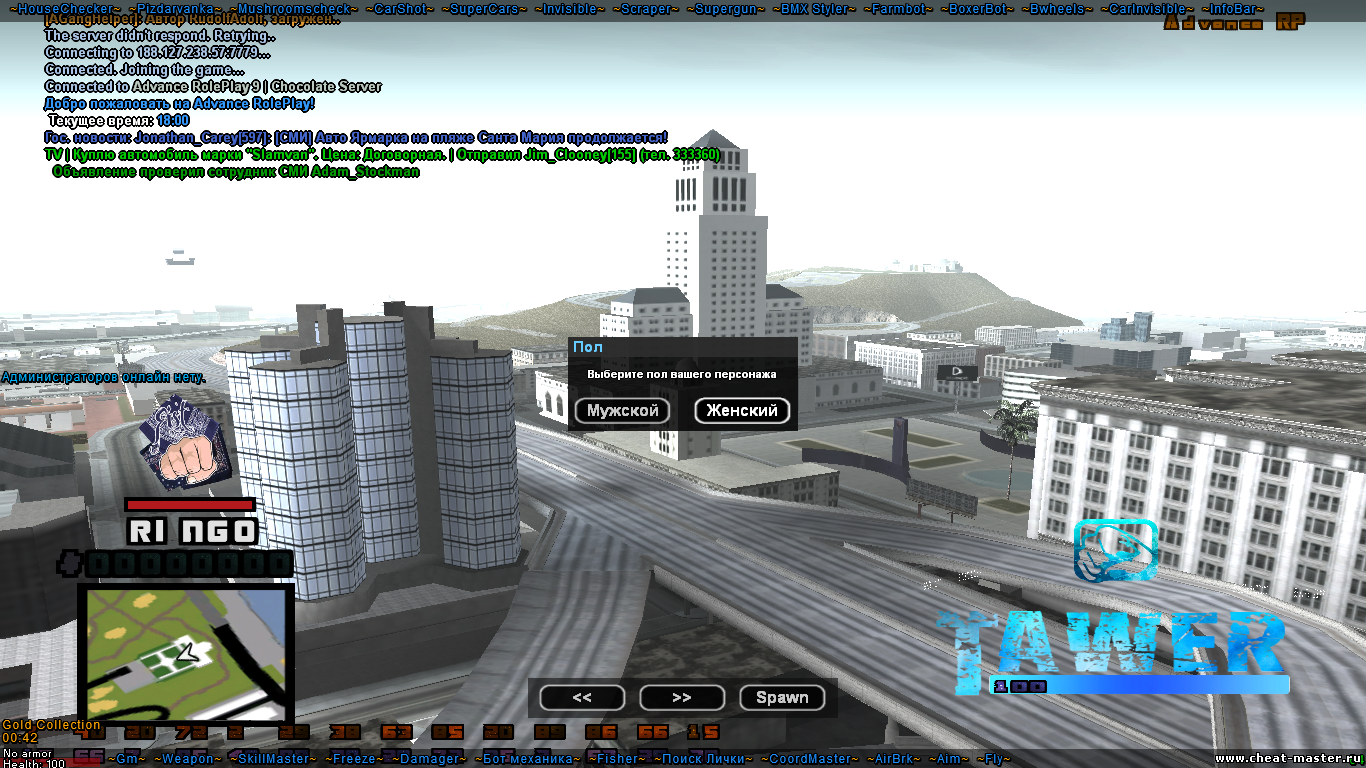Select BMX Styler from top bar
Image resolution: width=1366 pixels, height=768 pixels.
tap(815, 9)
